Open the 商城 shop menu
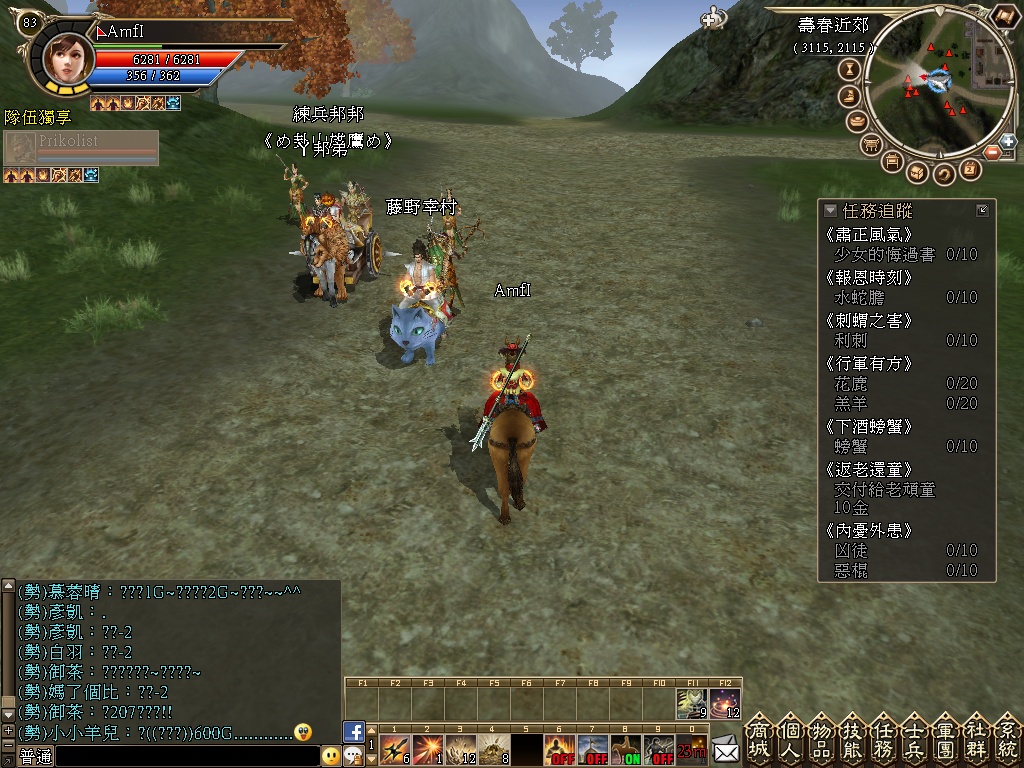The image size is (1024, 768). [x=759, y=738]
